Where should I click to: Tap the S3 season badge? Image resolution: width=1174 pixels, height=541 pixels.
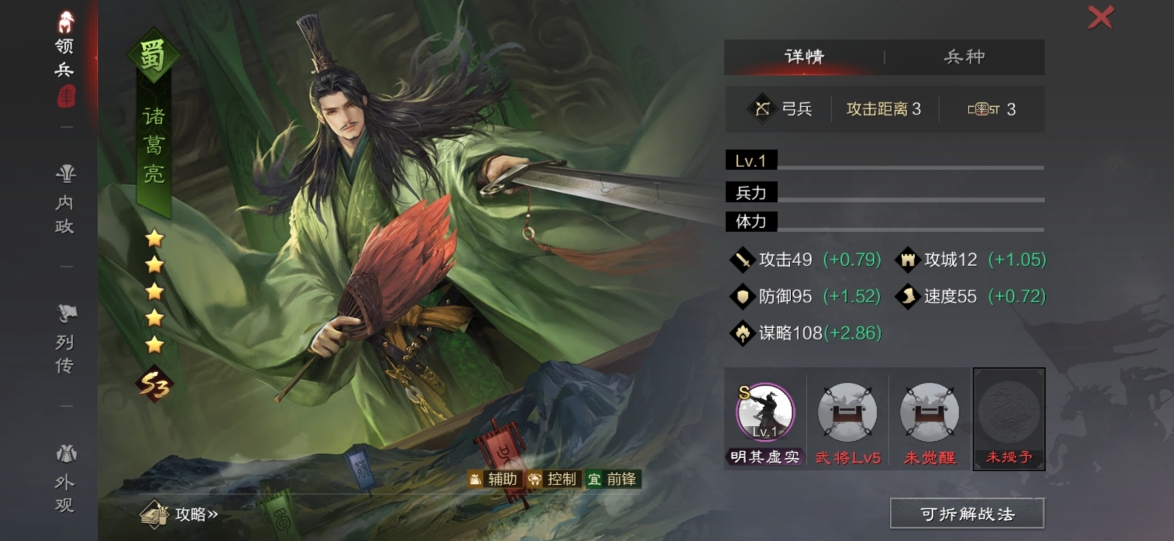[155, 383]
